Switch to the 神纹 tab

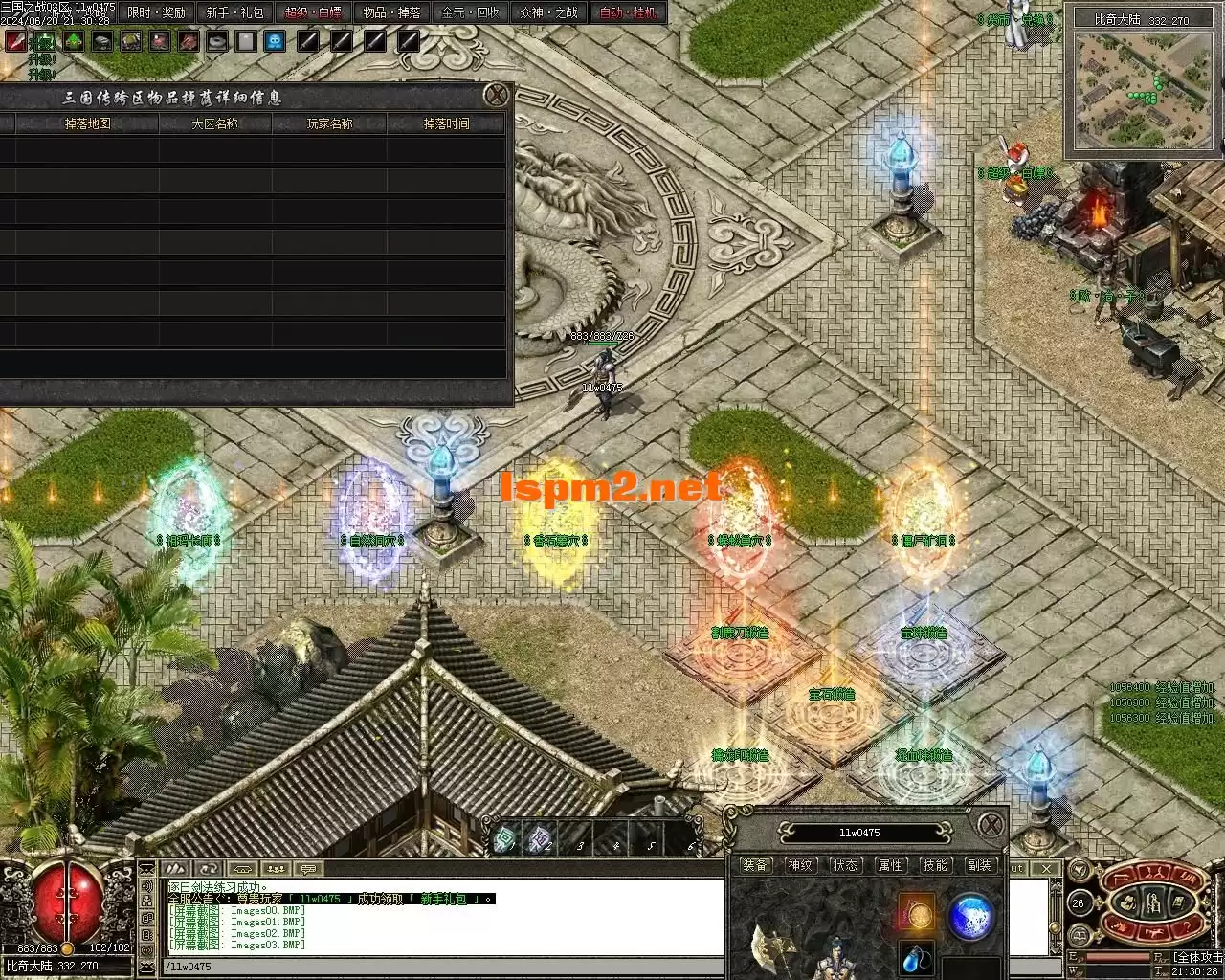[x=800, y=865]
